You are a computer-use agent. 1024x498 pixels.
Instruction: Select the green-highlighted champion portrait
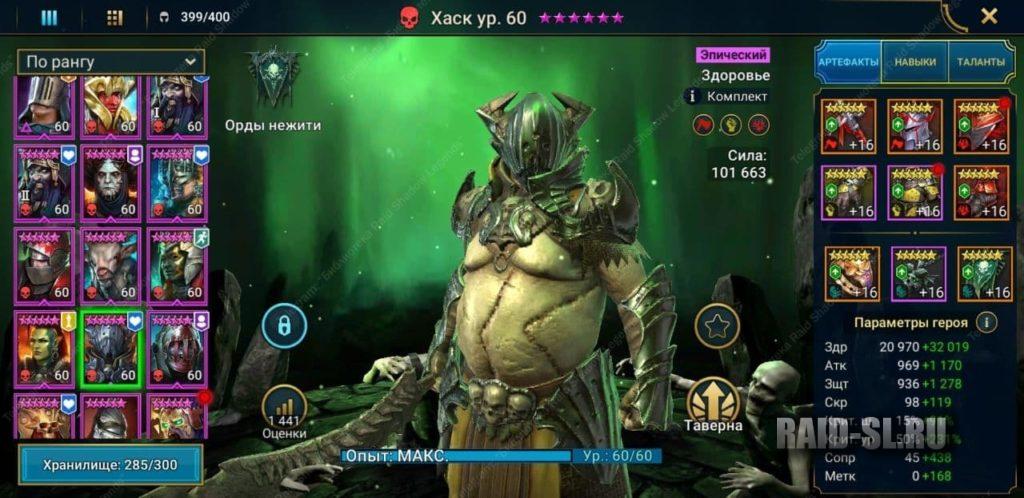click(110, 348)
